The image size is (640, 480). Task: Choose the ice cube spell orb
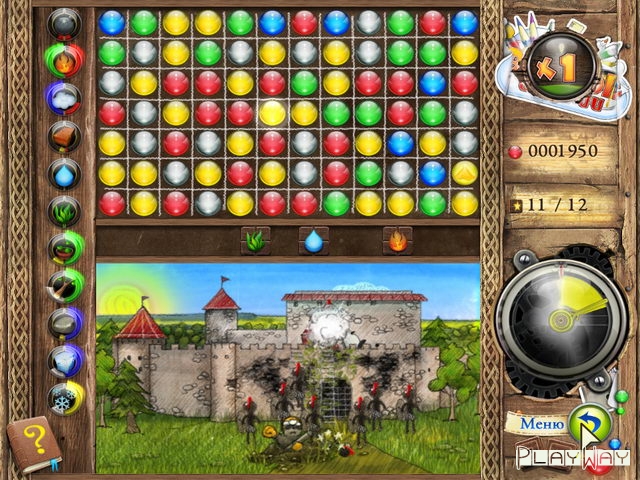(64, 359)
